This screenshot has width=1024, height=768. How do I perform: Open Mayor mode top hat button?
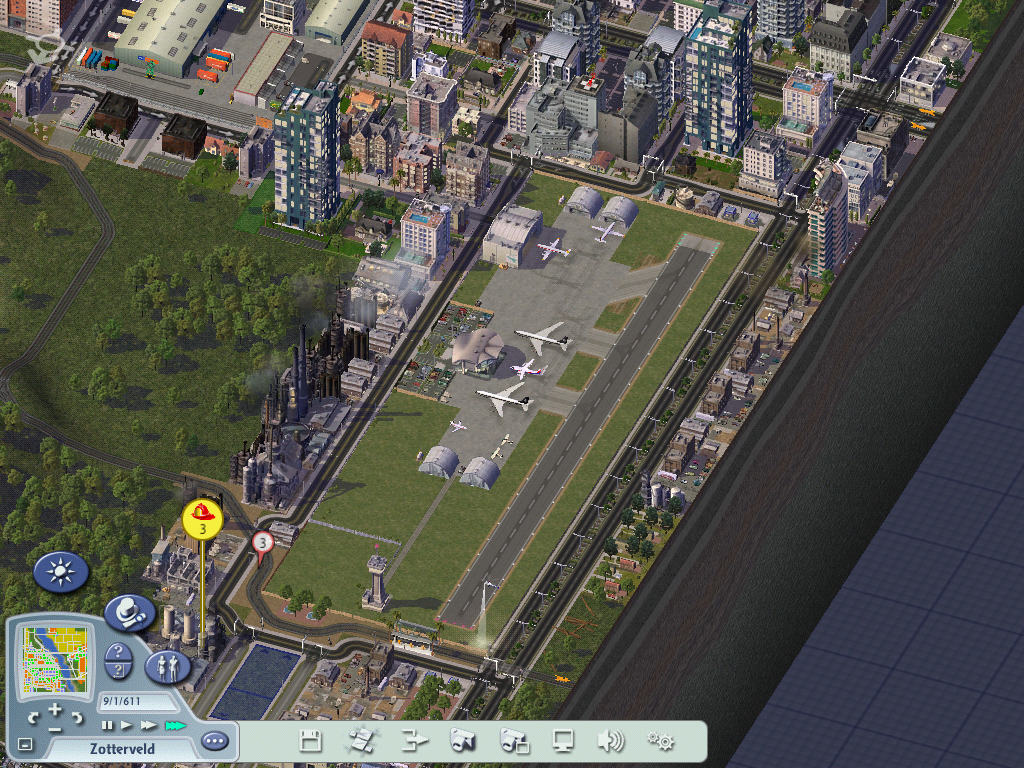pos(129,611)
